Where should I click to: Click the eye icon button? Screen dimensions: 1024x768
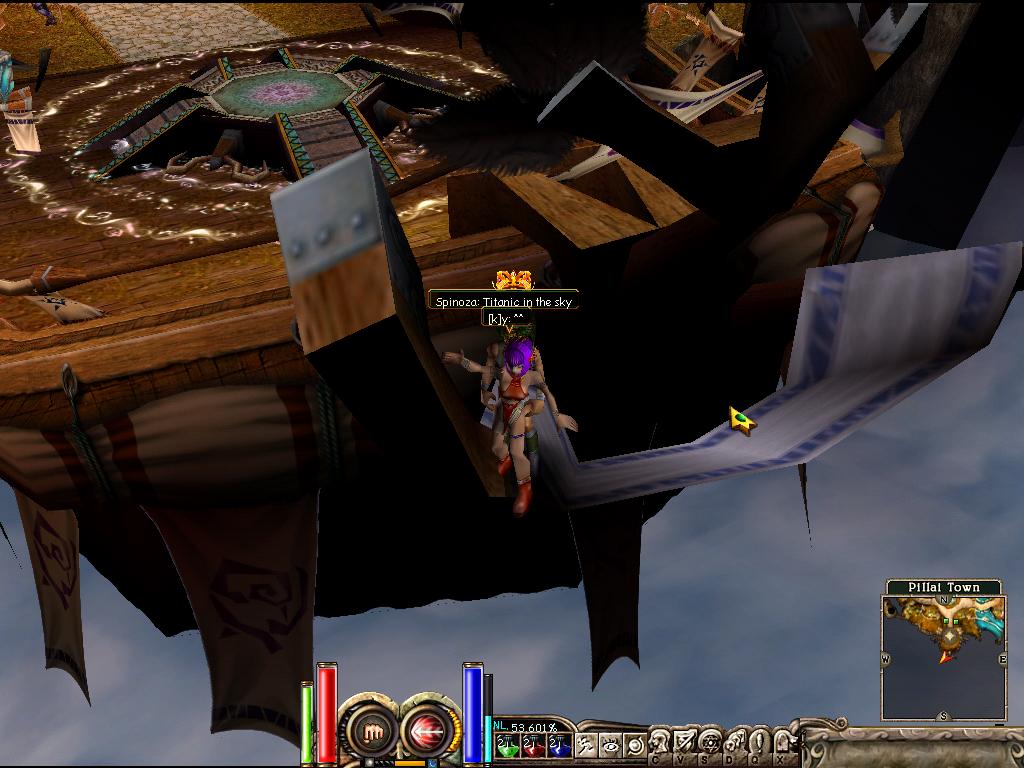pyautogui.click(x=611, y=744)
